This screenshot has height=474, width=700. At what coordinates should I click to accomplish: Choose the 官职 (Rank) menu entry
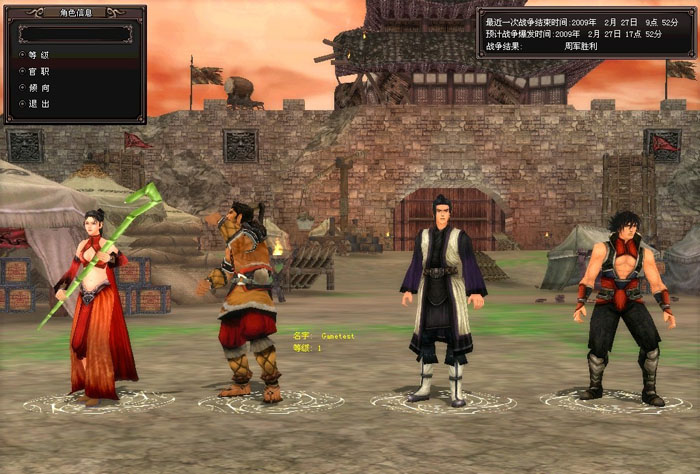point(38,71)
